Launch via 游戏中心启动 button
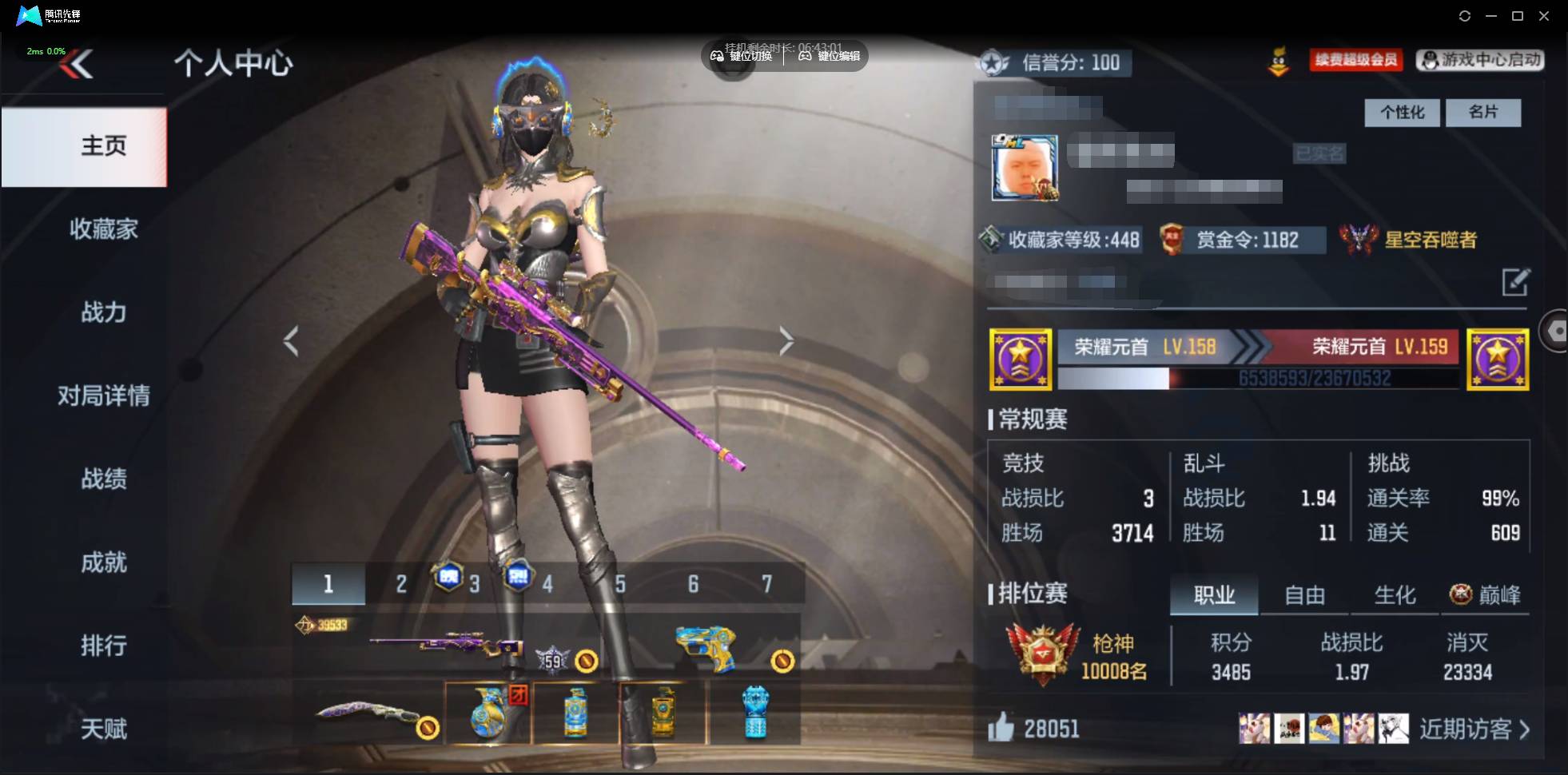The width and height of the screenshot is (1568, 775). [x=1481, y=60]
